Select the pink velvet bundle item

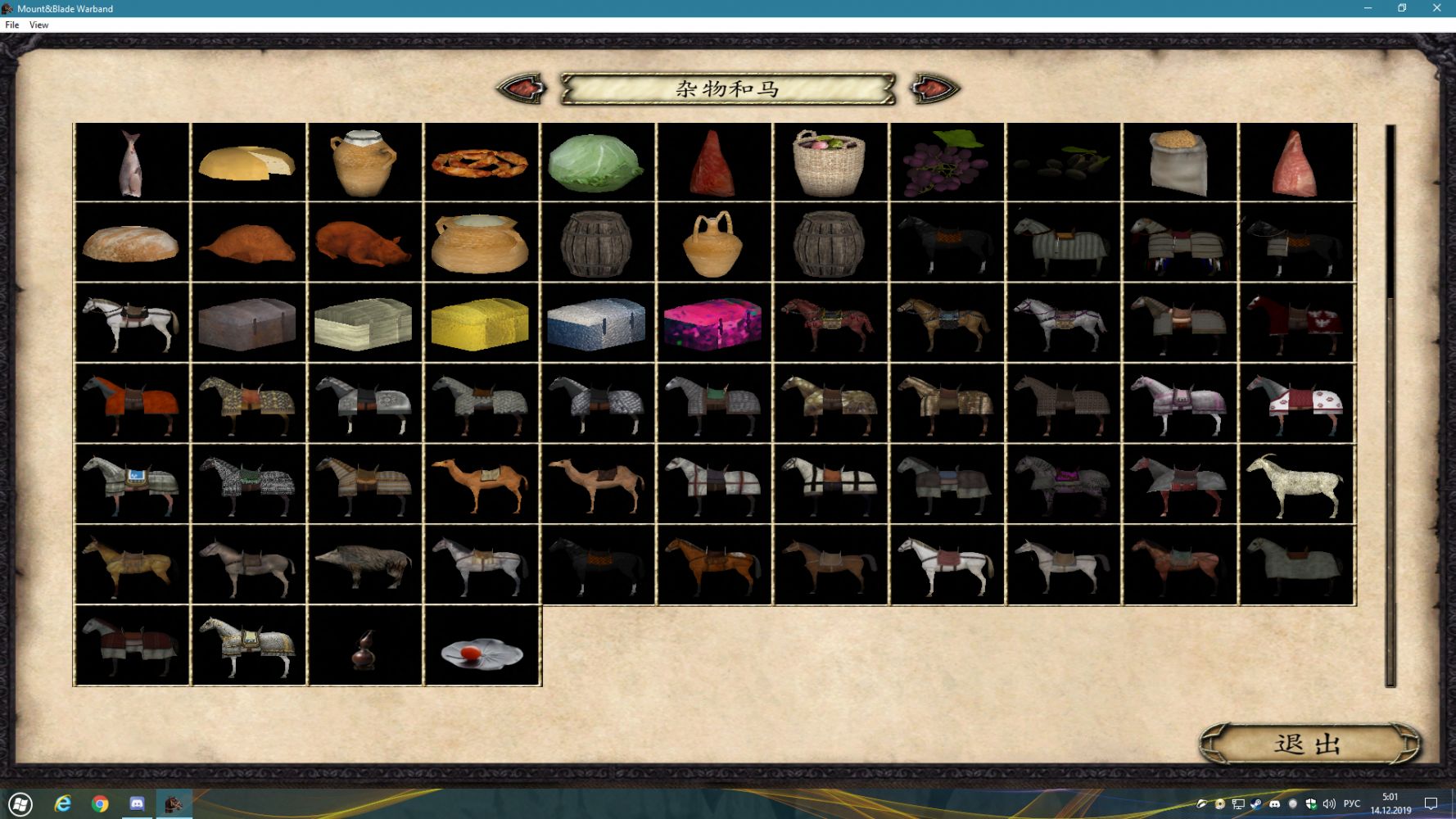pyautogui.click(x=712, y=323)
